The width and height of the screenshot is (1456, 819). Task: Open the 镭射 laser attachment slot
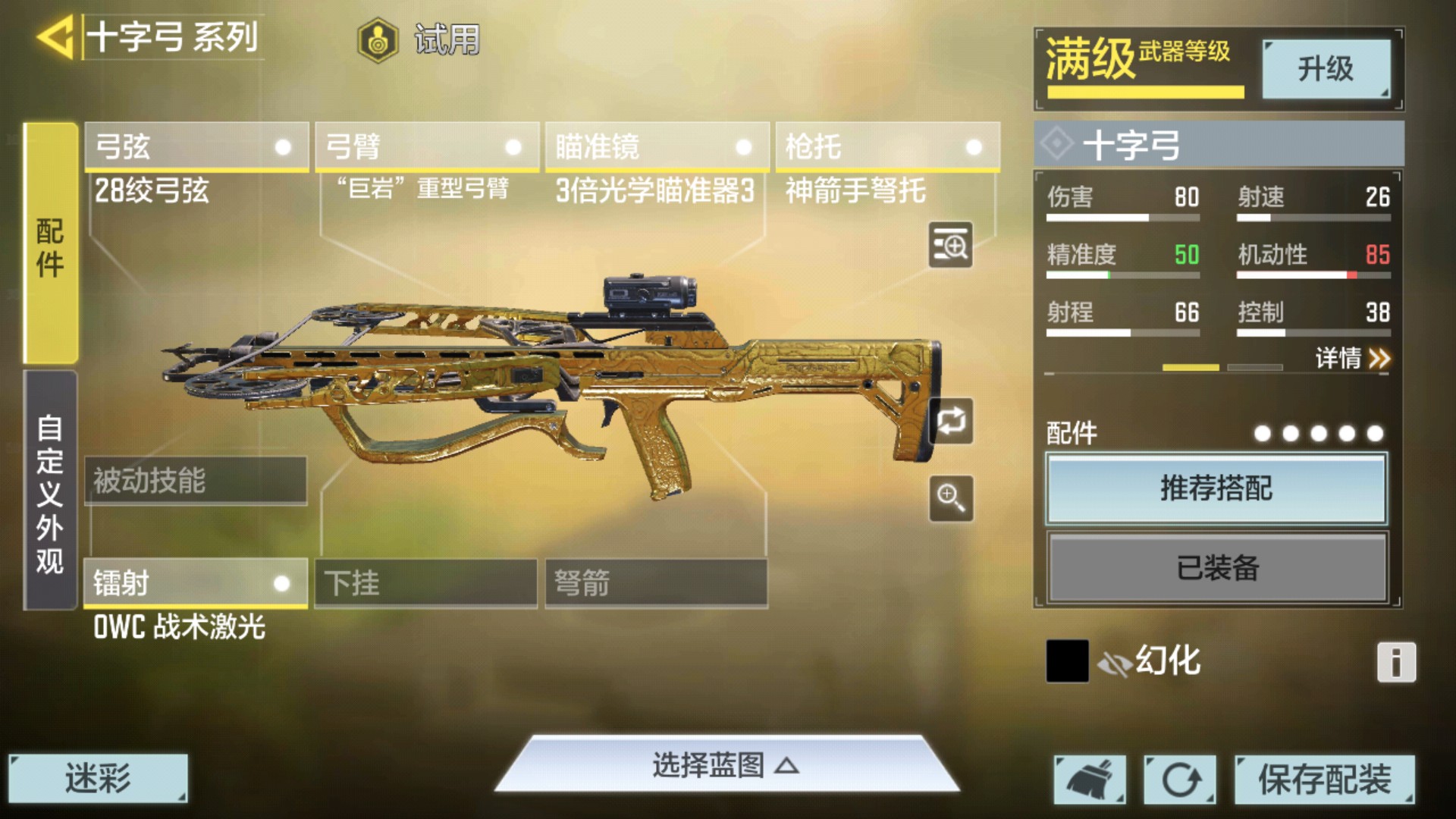(x=195, y=583)
